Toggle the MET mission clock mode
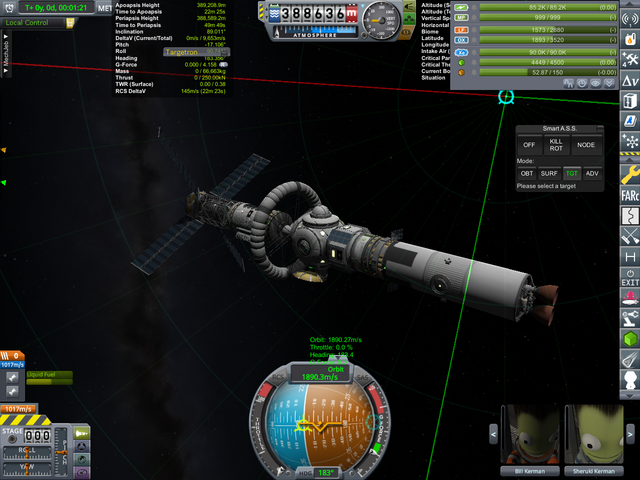 (x=105, y=8)
